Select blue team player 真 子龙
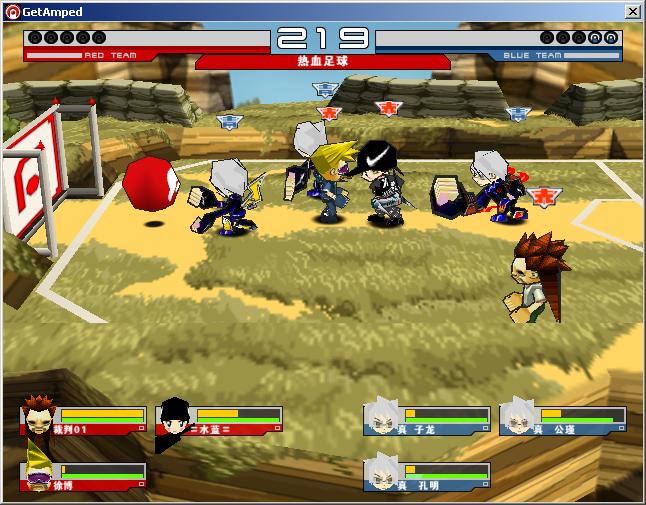 coord(428,420)
